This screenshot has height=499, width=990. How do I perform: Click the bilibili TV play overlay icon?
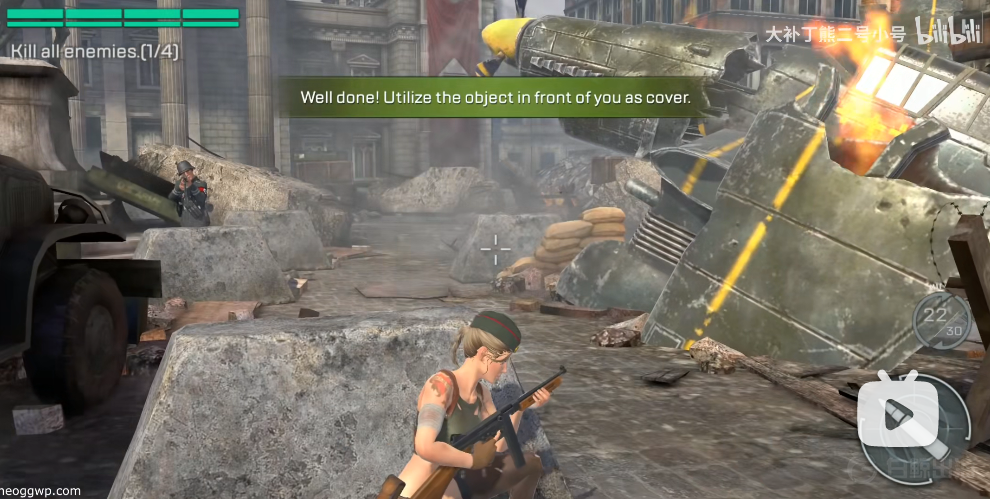898,413
